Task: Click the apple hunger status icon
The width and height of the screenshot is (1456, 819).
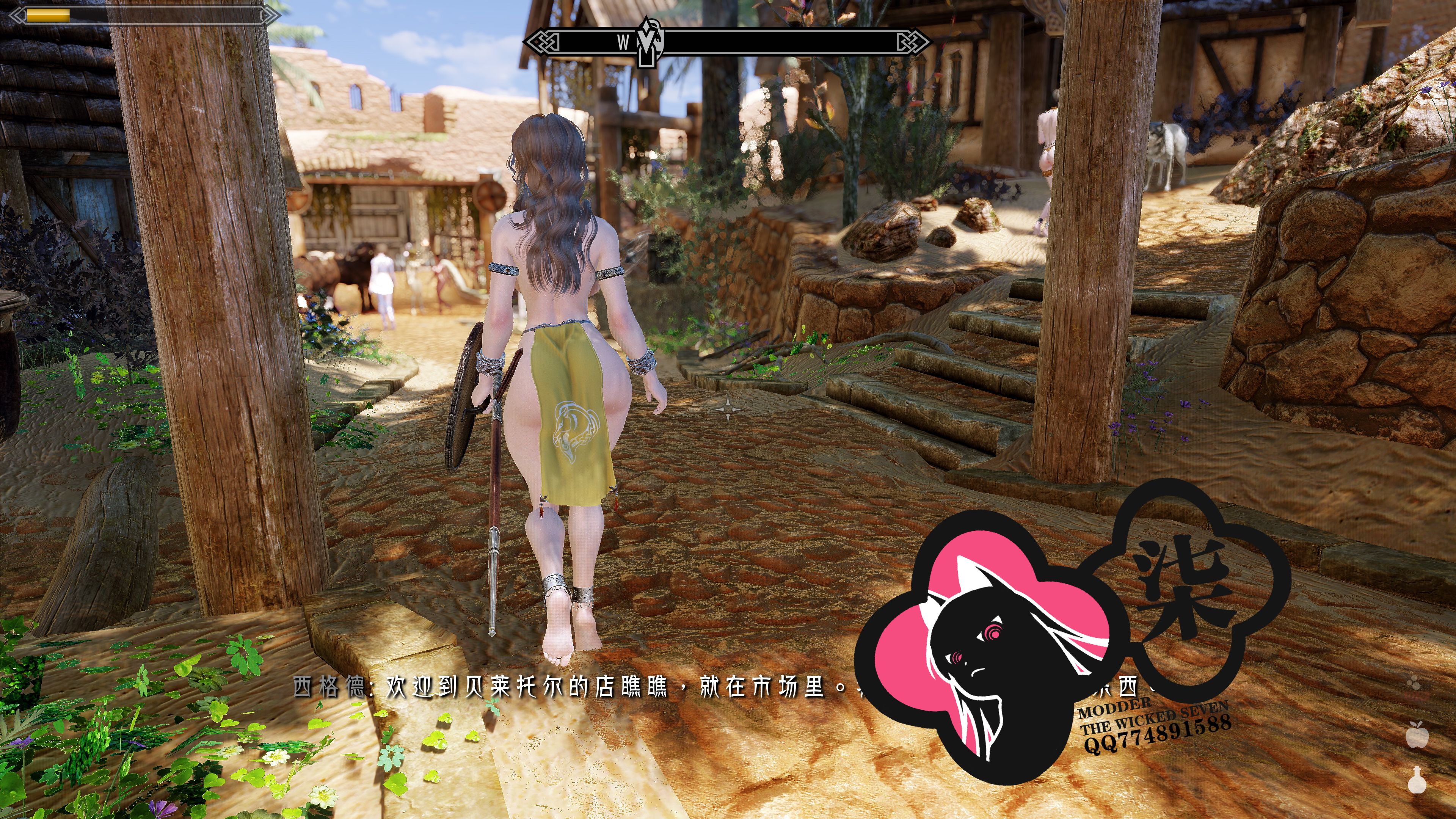Action: point(1417,735)
